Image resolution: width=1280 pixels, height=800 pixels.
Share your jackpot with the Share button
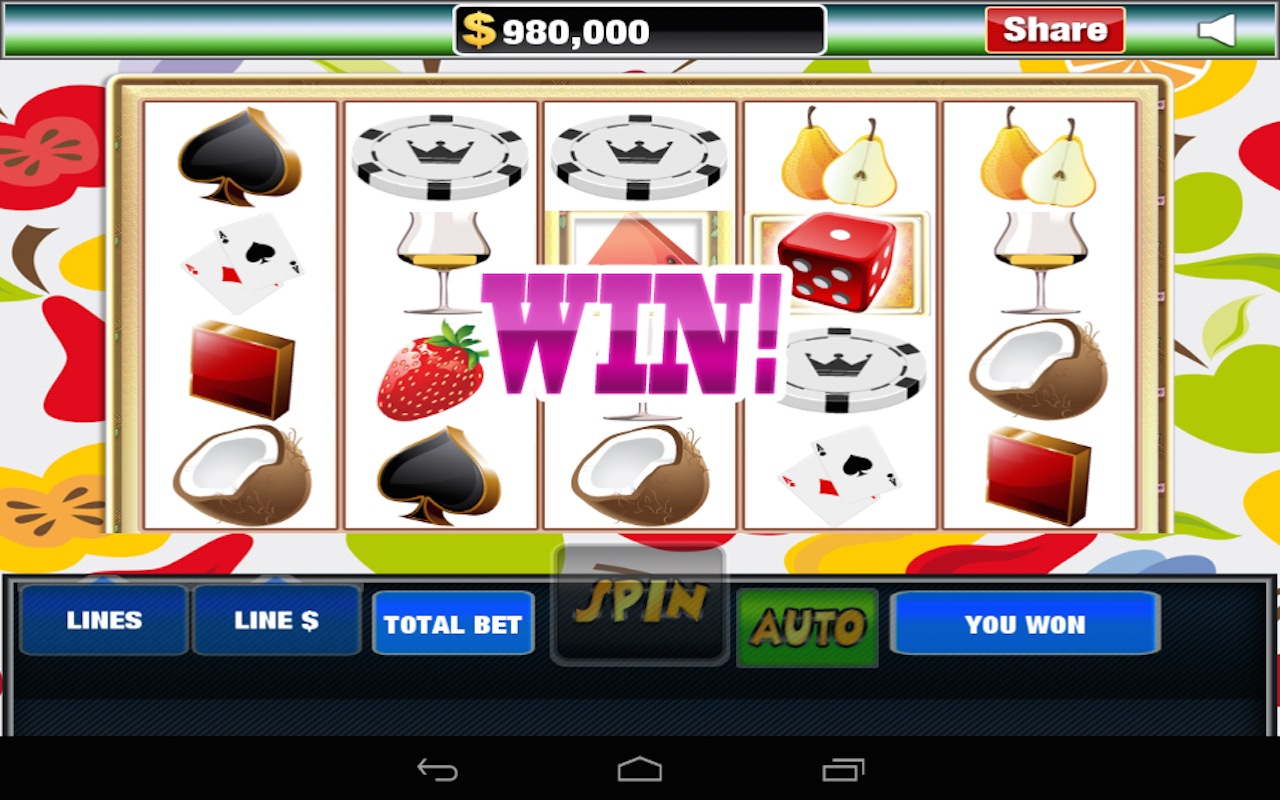(1054, 30)
